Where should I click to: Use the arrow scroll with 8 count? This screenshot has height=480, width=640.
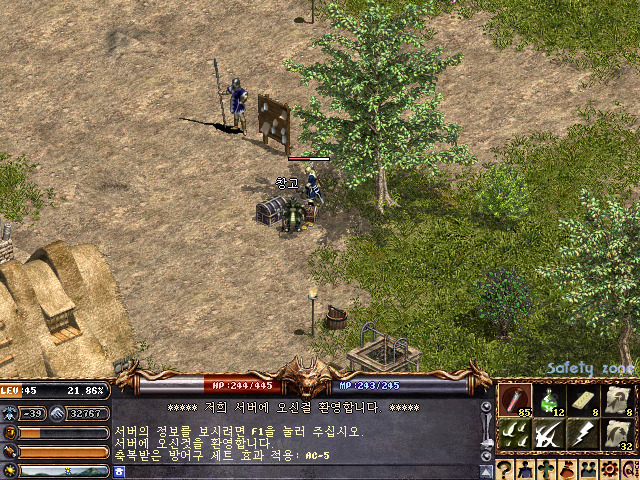pos(618,399)
